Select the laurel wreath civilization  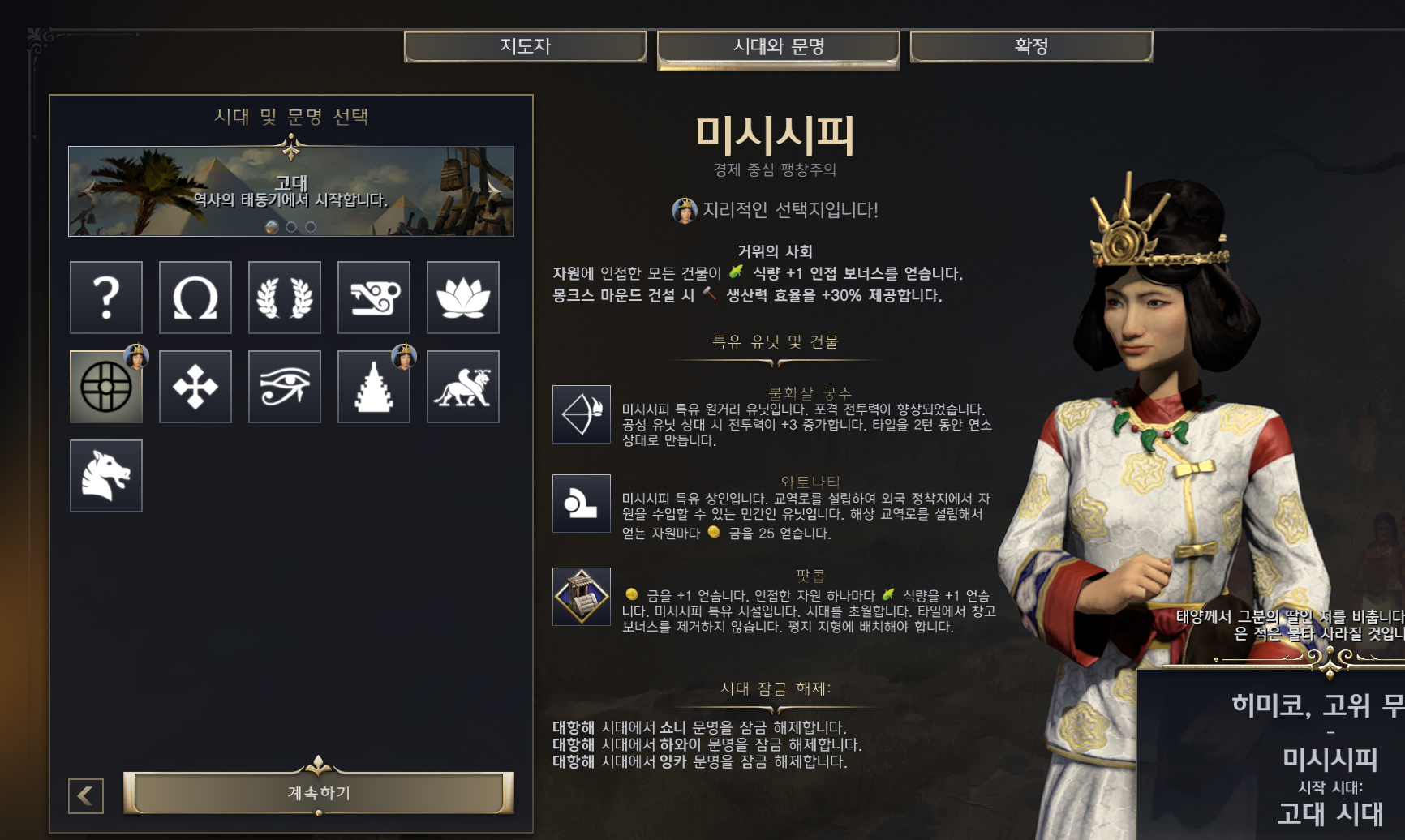coord(285,298)
